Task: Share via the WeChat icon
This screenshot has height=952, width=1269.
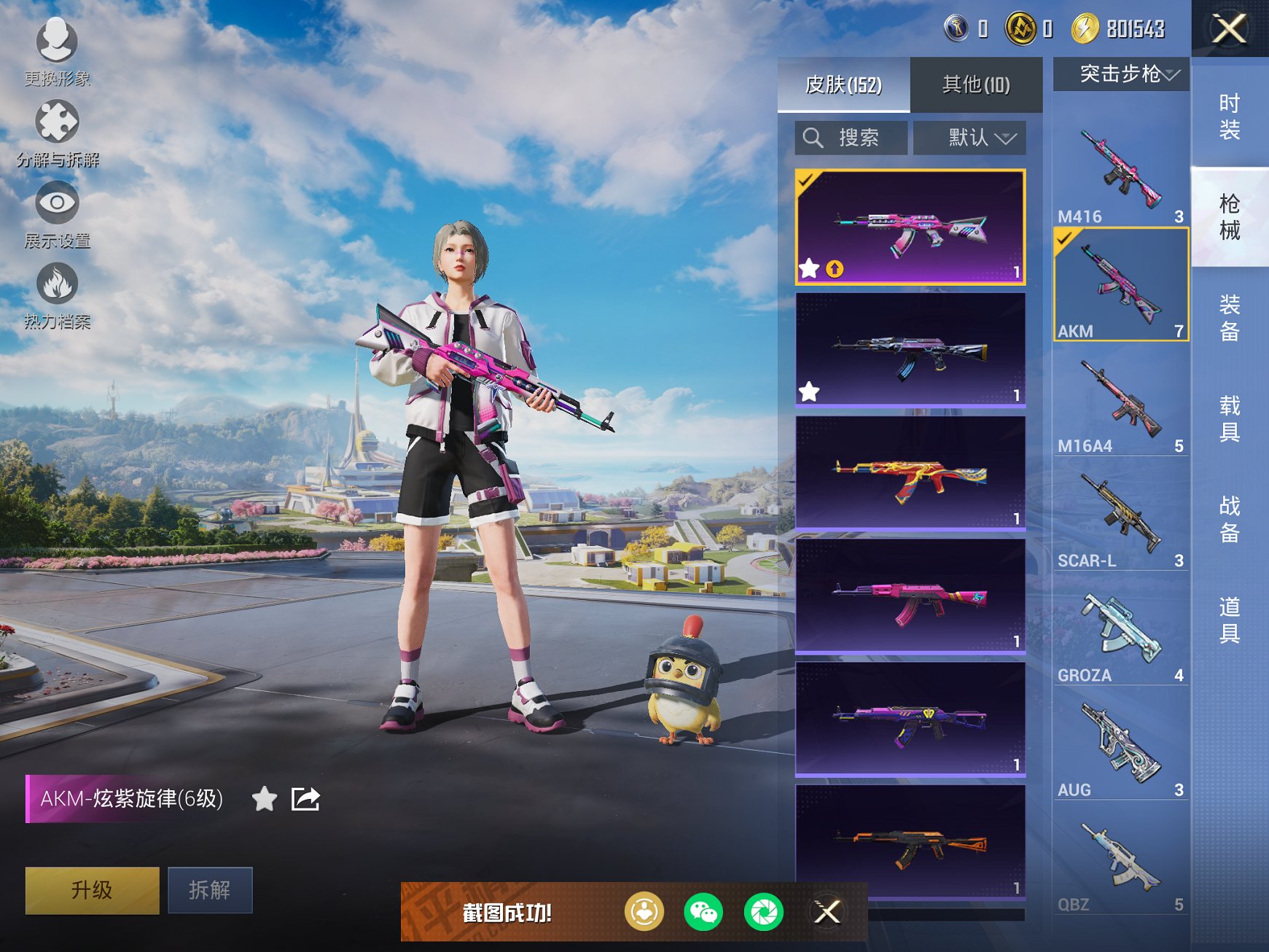Action: coord(704,913)
